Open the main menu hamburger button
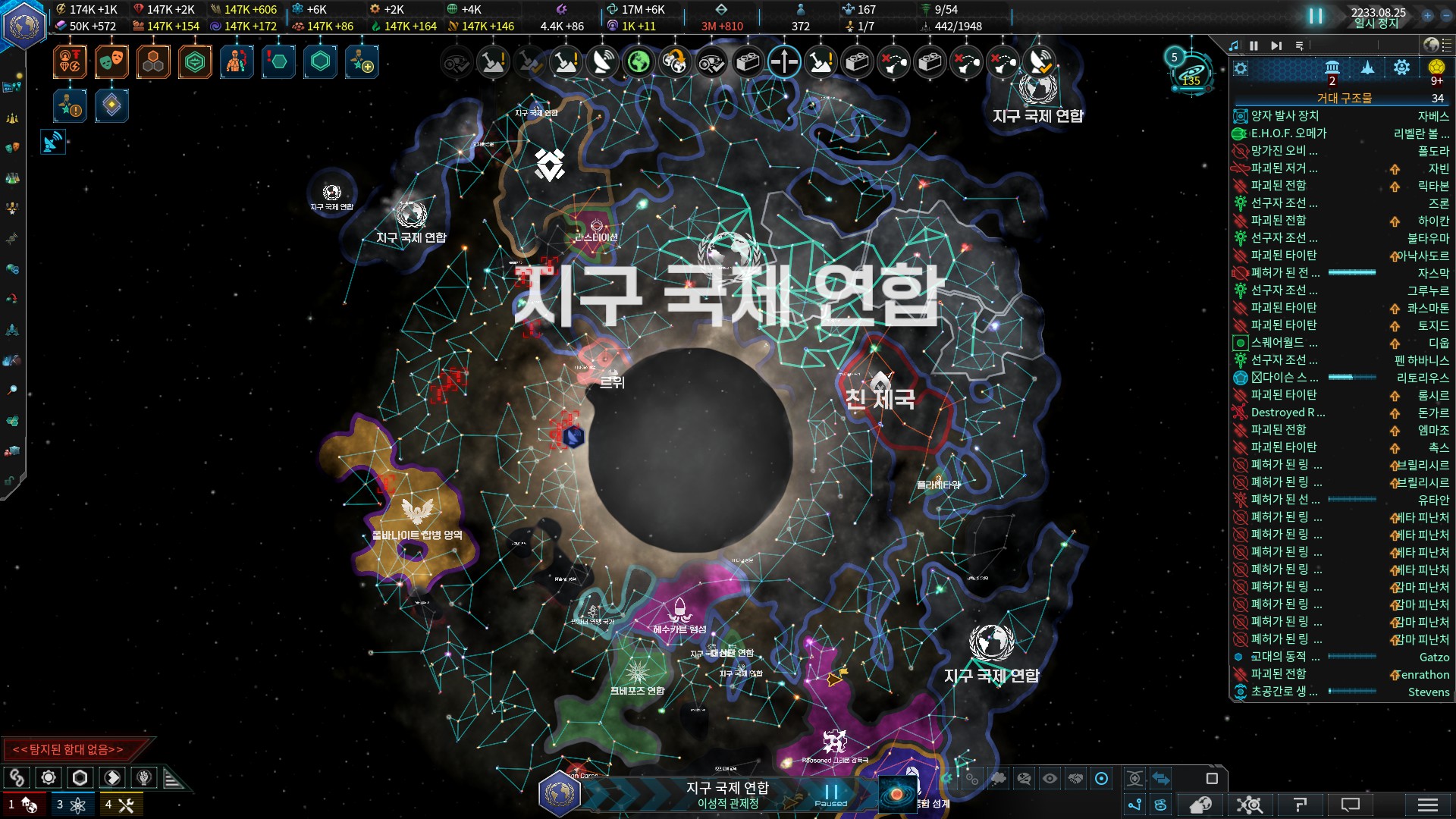The image size is (1456, 819). (x=1427, y=805)
